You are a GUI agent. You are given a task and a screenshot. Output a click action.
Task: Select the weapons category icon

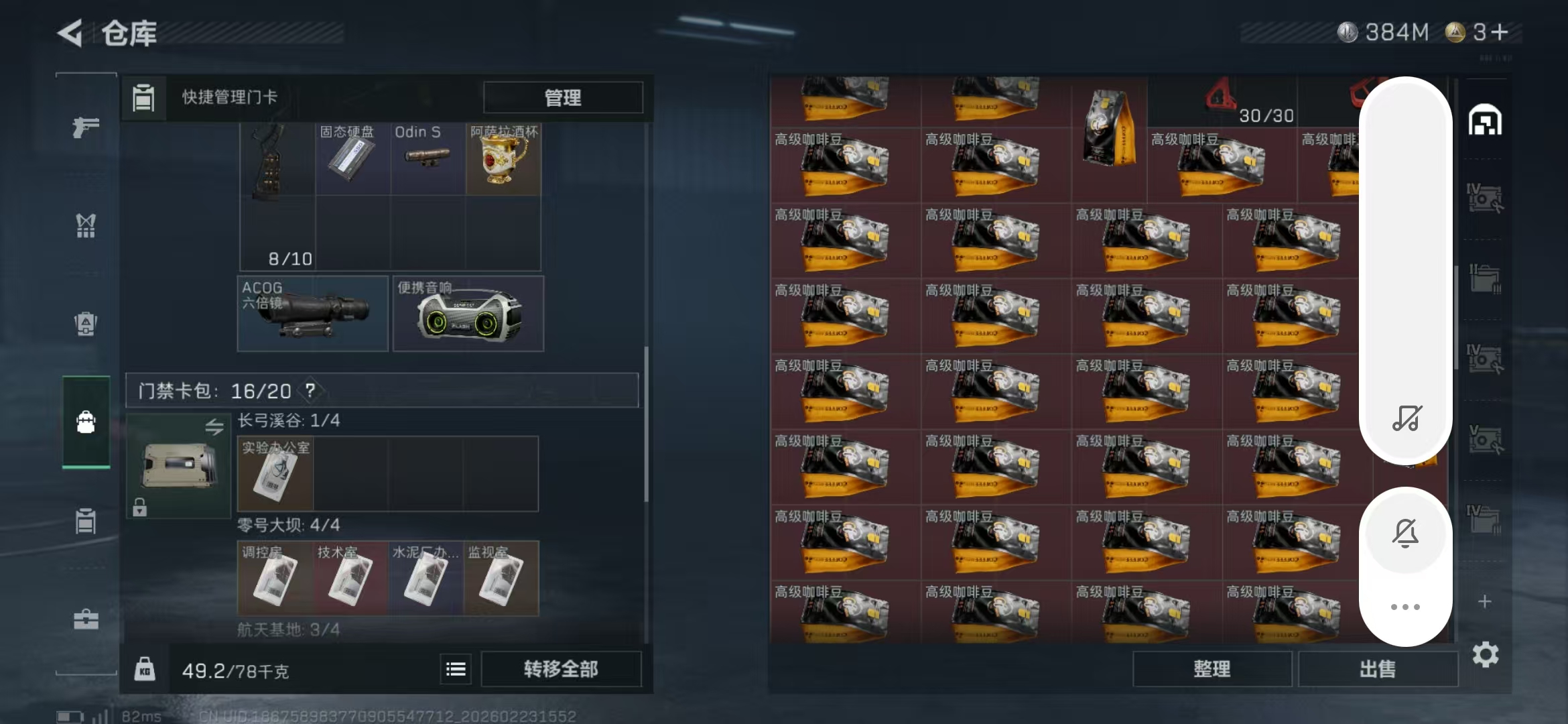click(86, 127)
